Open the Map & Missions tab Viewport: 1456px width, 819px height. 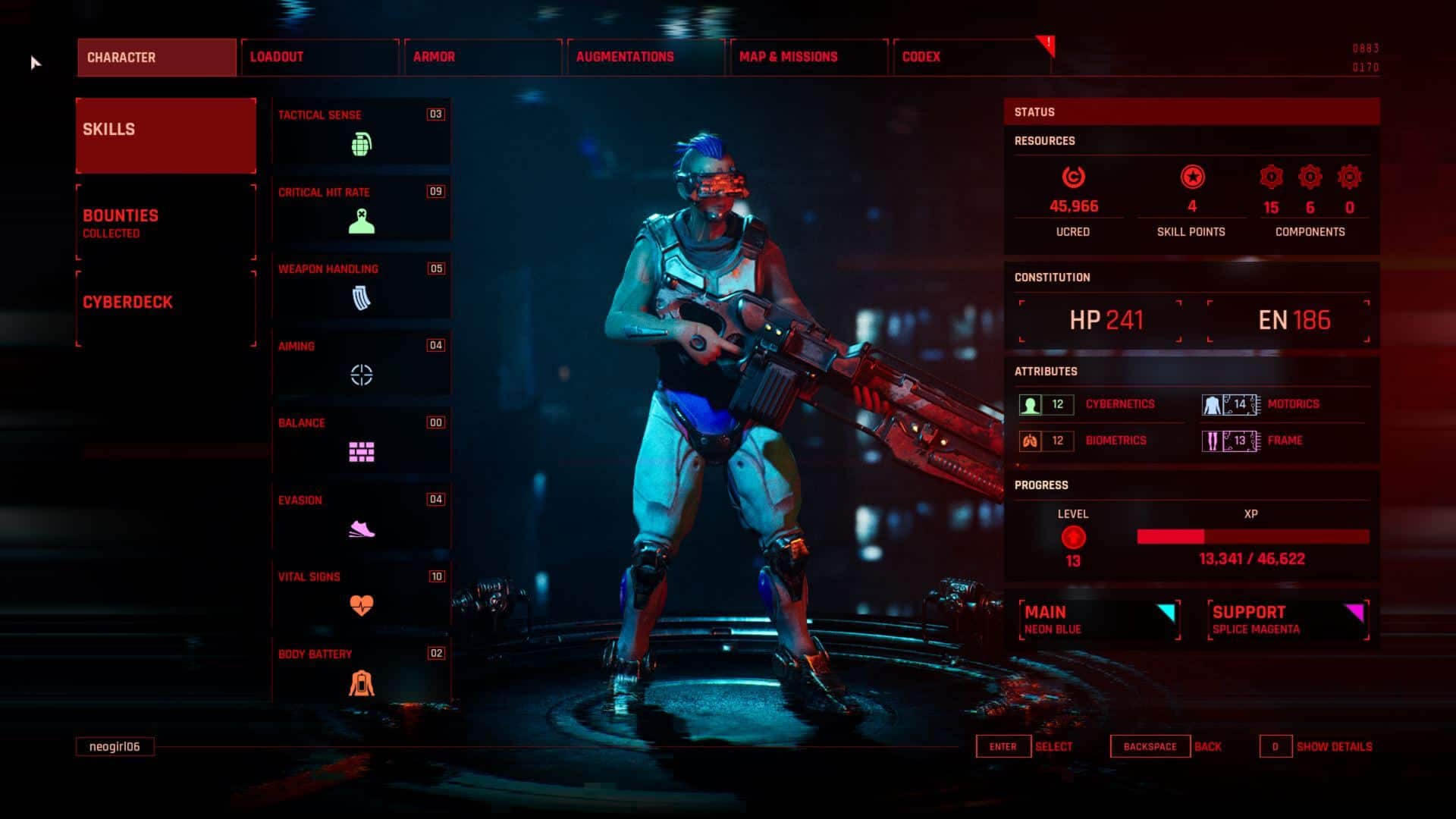(x=808, y=57)
